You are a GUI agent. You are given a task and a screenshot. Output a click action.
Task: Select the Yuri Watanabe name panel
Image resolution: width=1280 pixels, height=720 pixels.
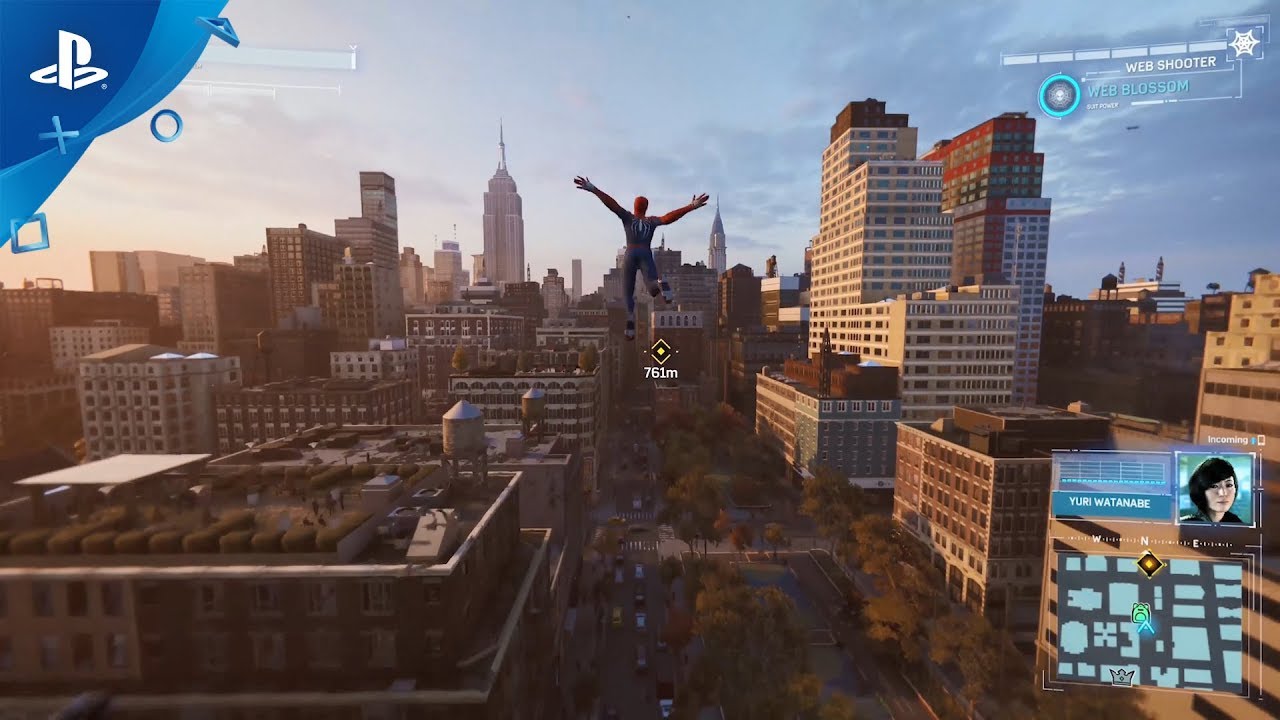(x=1111, y=505)
